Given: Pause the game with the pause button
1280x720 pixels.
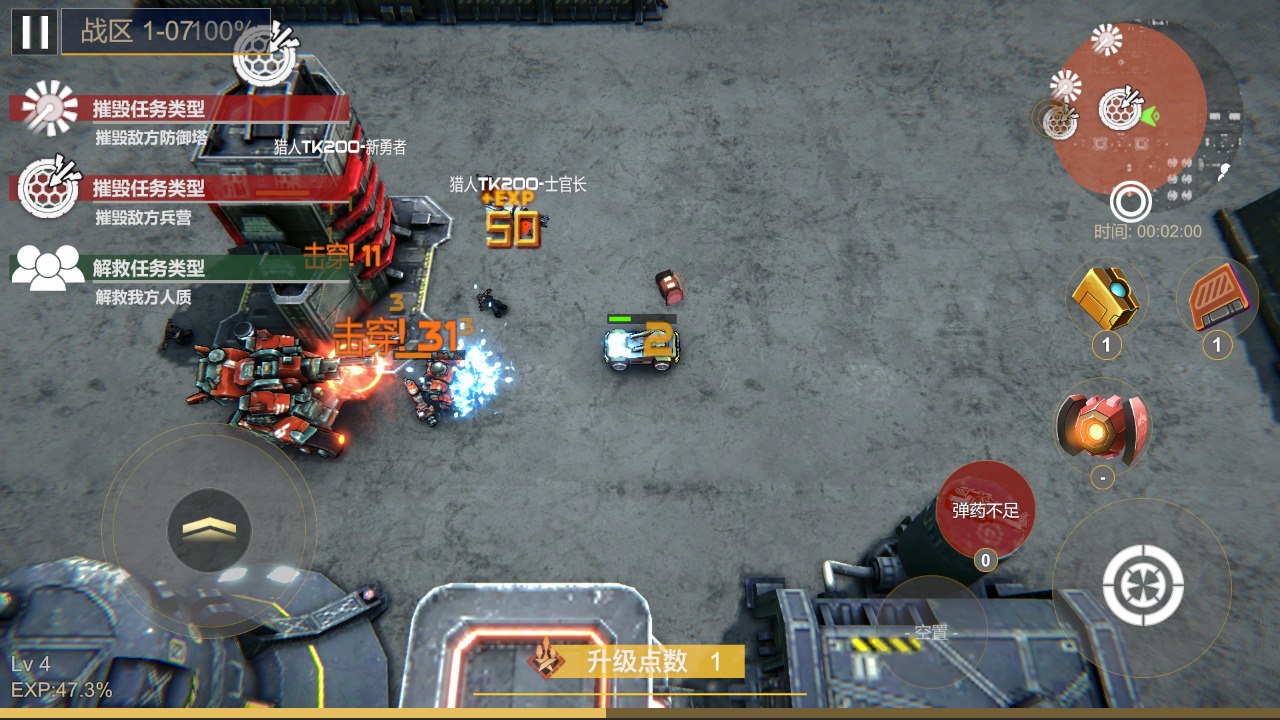Looking at the screenshot, I should pyautogui.click(x=34, y=32).
